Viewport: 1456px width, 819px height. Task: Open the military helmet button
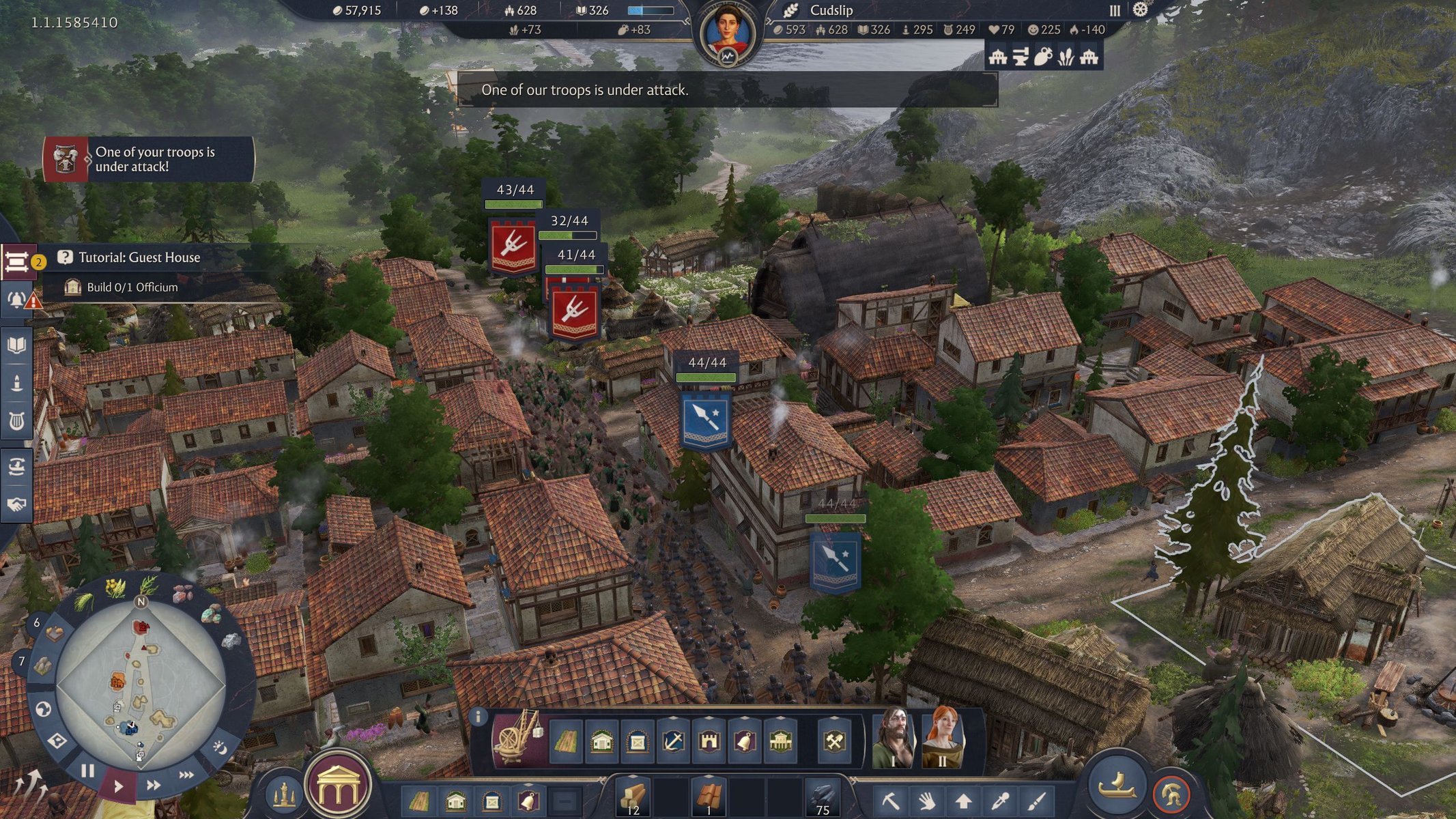[x=1171, y=794]
